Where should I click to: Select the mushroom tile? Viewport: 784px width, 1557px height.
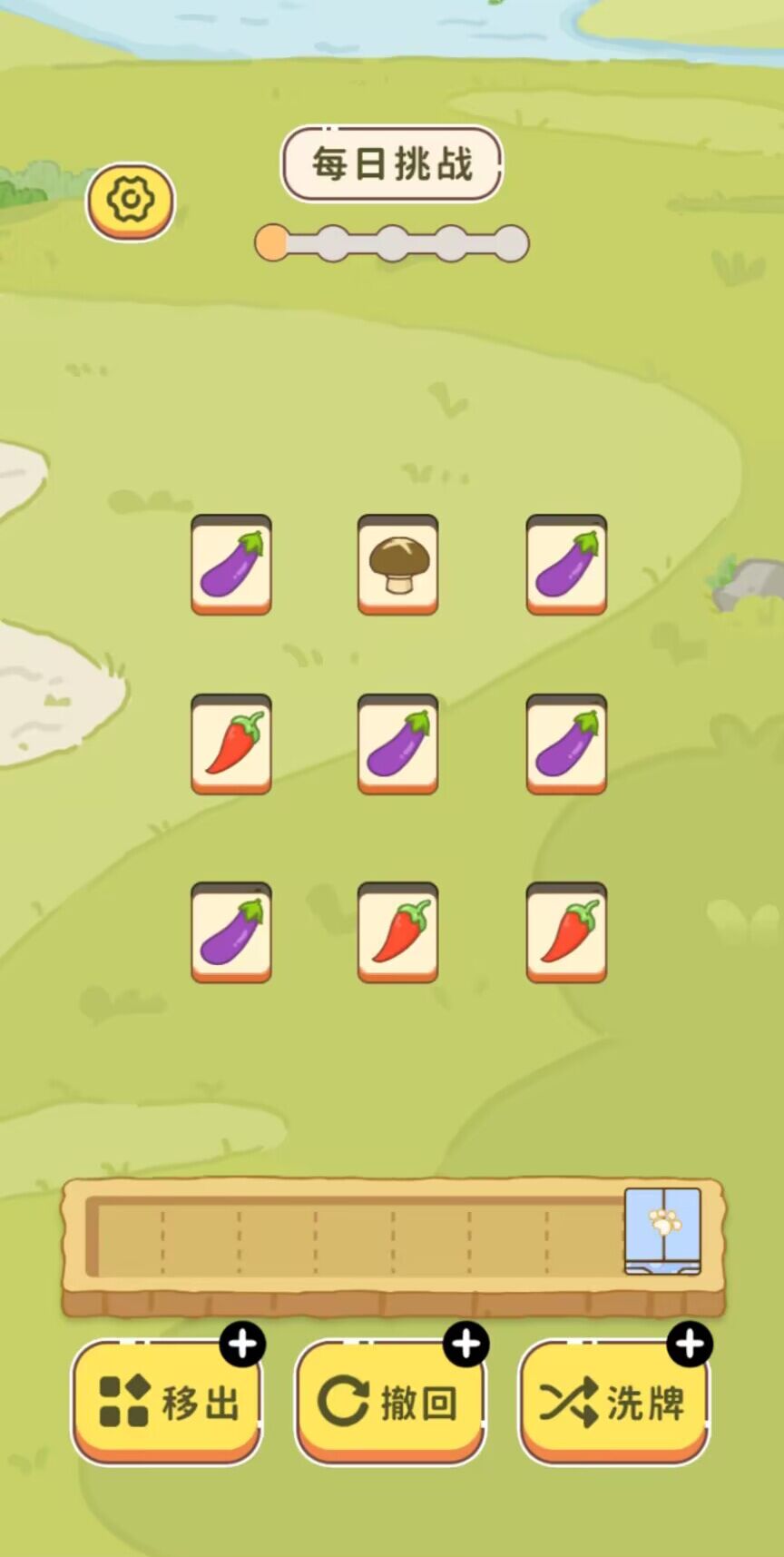click(397, 564)
